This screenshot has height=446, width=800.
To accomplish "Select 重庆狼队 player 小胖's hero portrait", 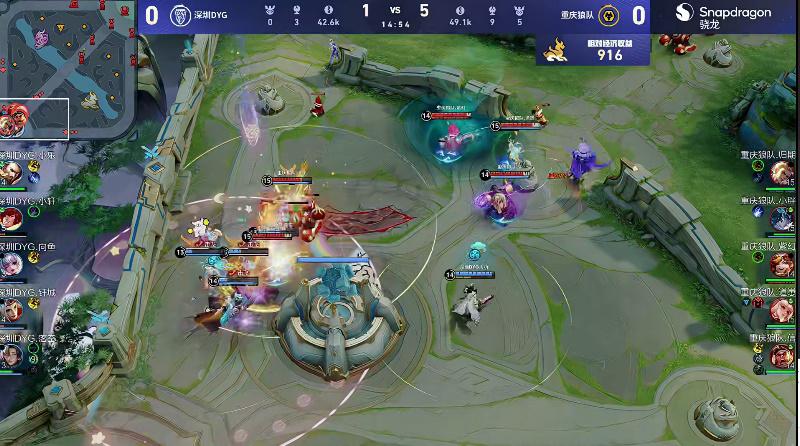I will point(784,220).
